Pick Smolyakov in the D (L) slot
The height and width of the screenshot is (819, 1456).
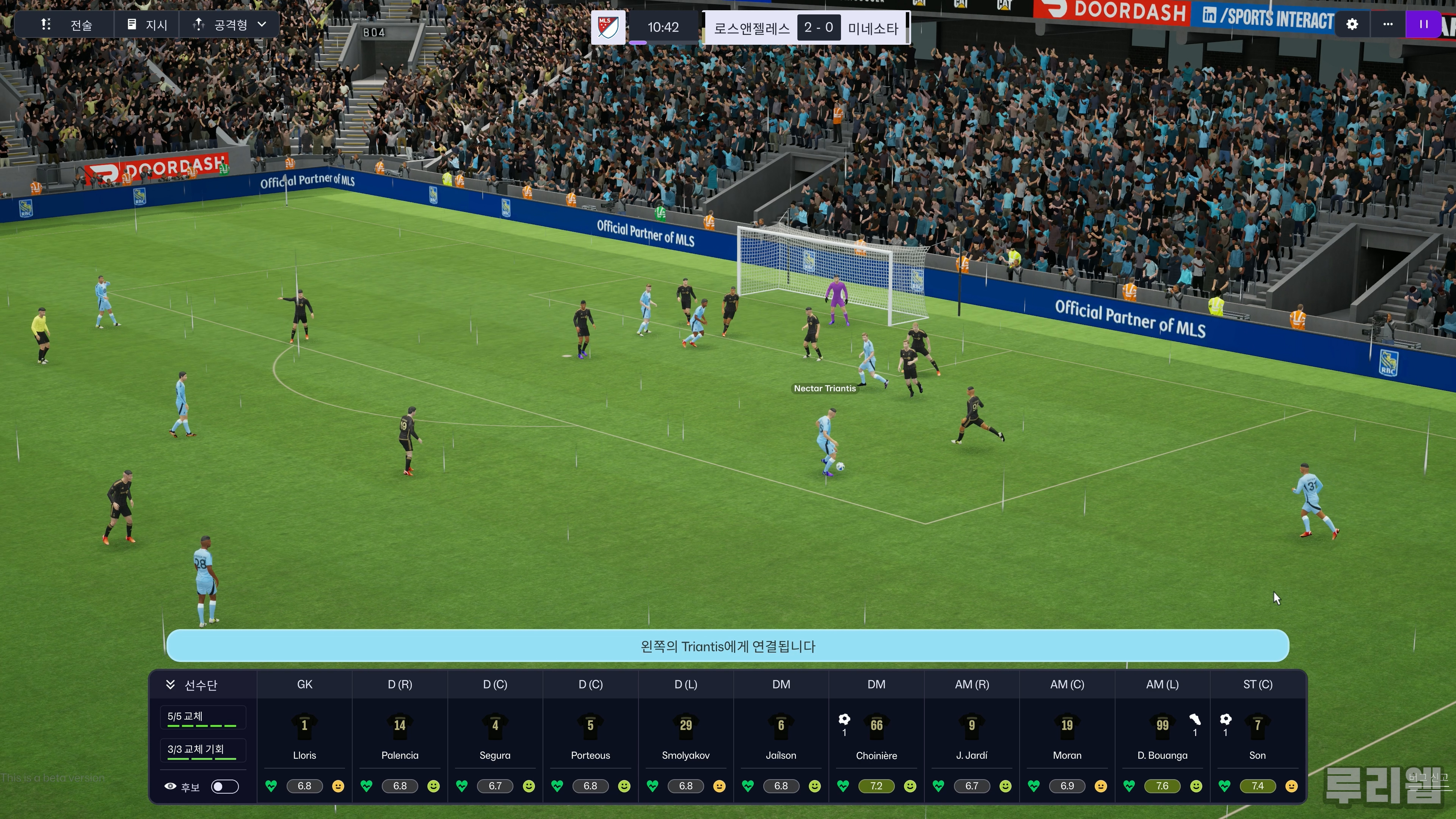686,735
